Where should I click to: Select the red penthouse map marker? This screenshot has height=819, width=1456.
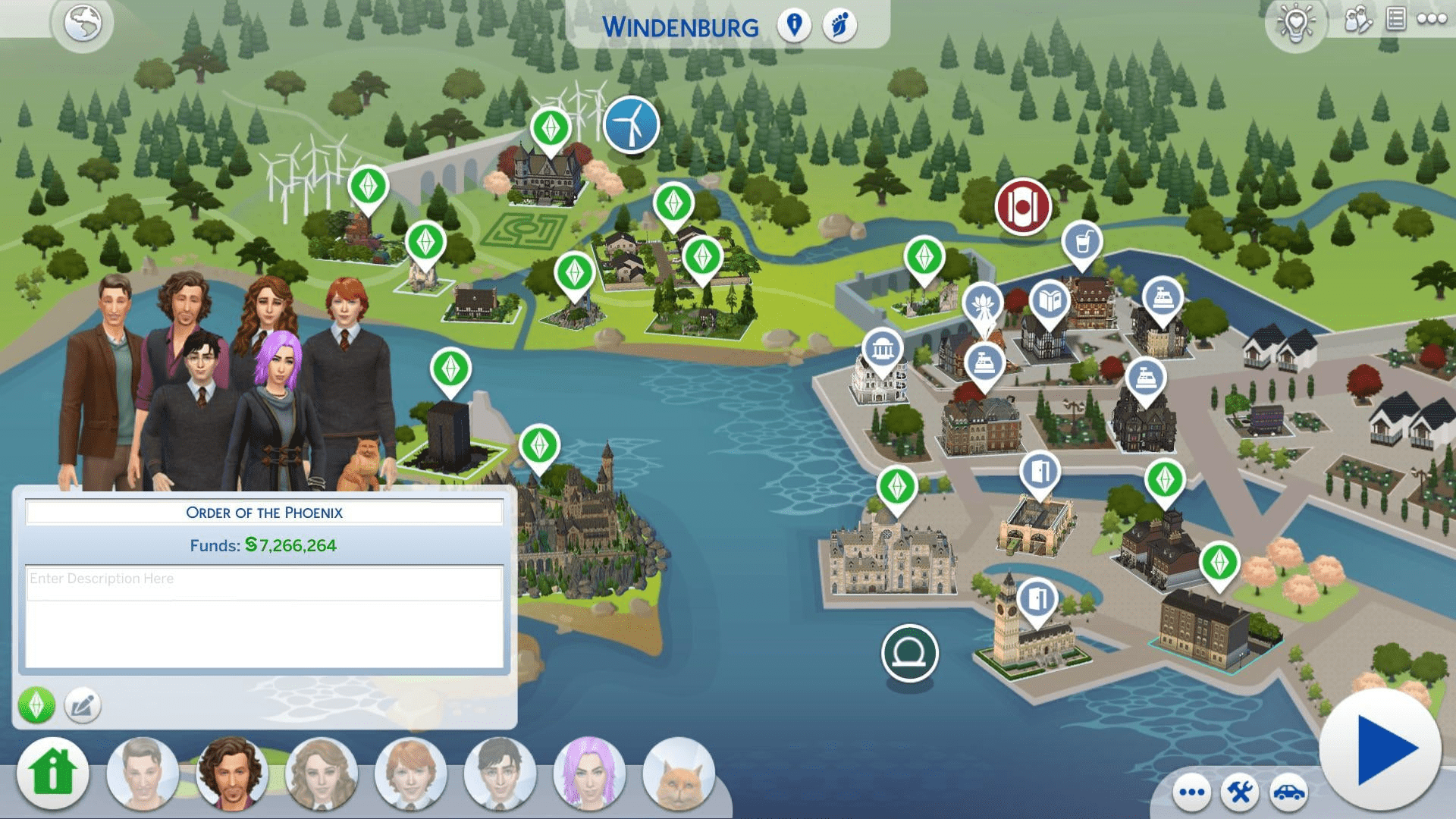[1023, 206]
